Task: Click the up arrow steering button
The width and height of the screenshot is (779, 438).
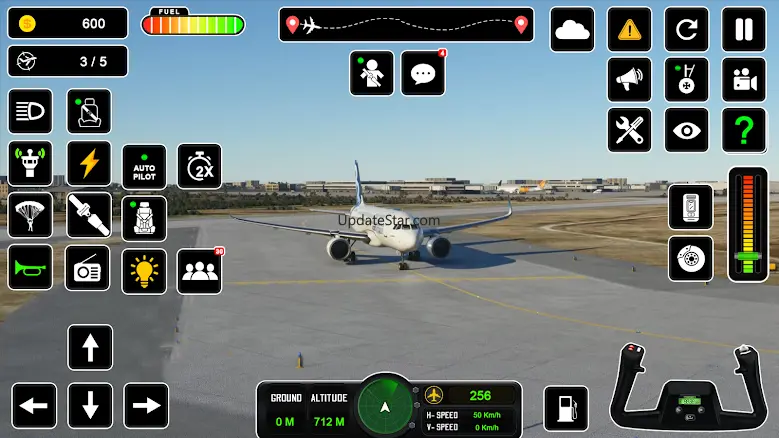Action: pyautogui.click(x=90, y=347)
